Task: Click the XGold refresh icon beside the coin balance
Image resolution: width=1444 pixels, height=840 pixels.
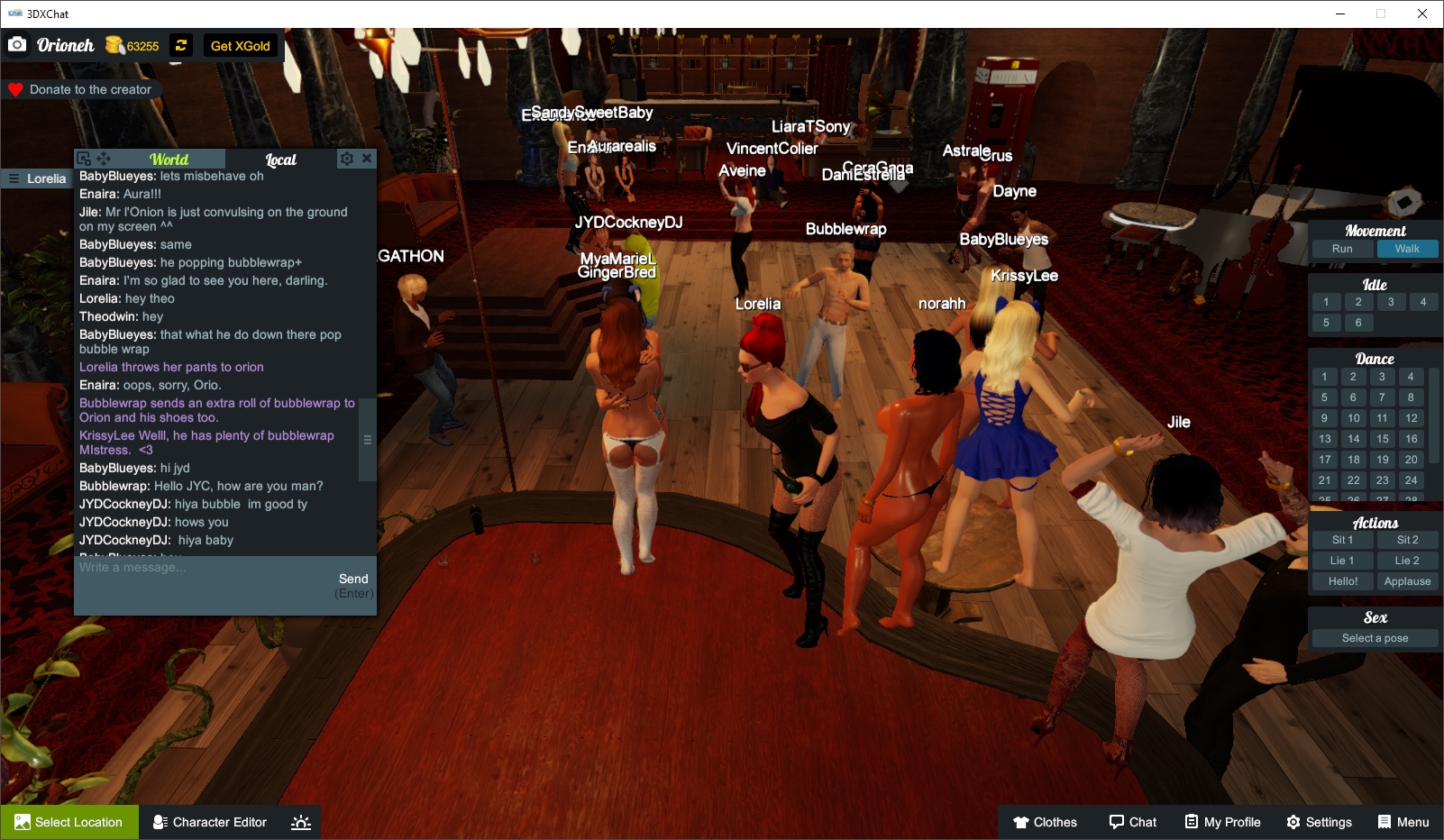Action: 181,45
